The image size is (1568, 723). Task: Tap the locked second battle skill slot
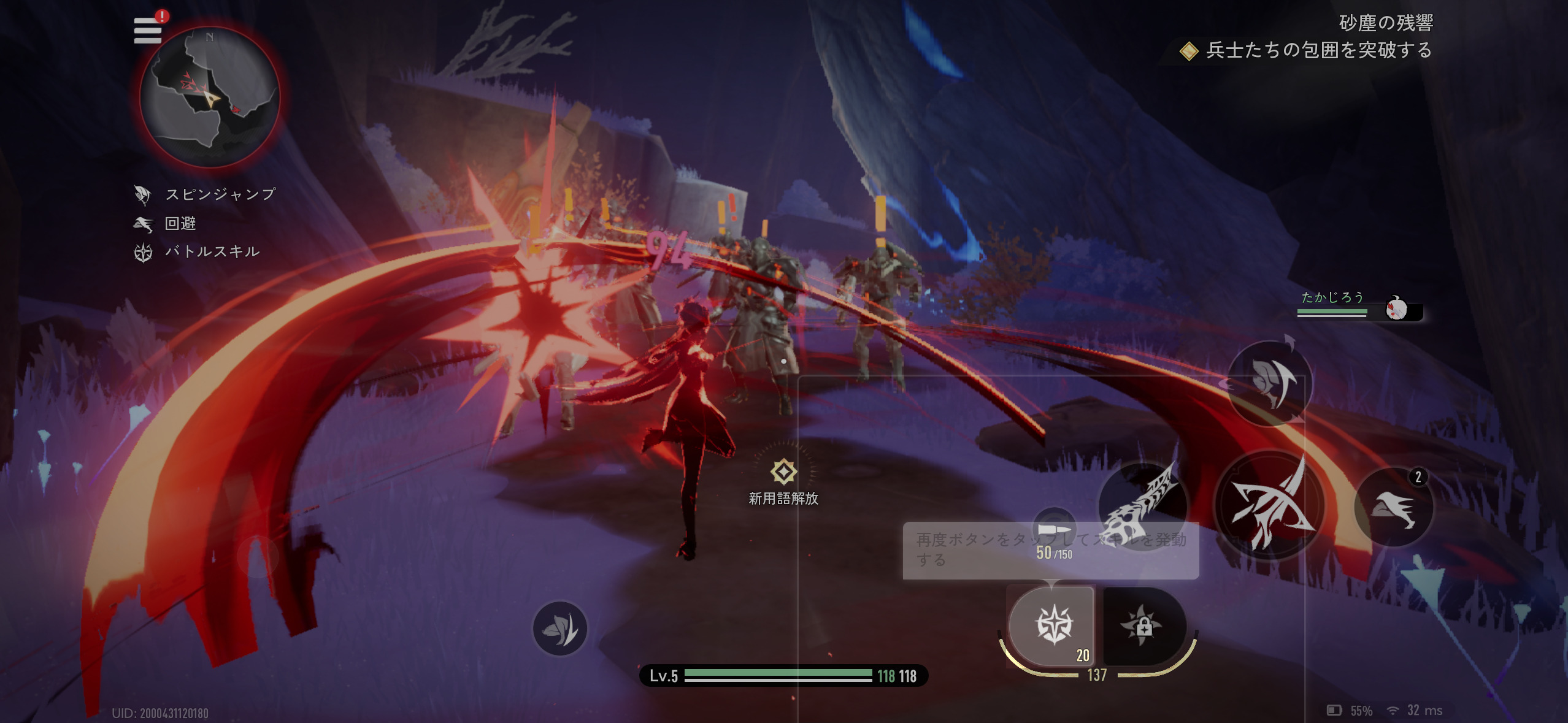tap(1143, 625)
